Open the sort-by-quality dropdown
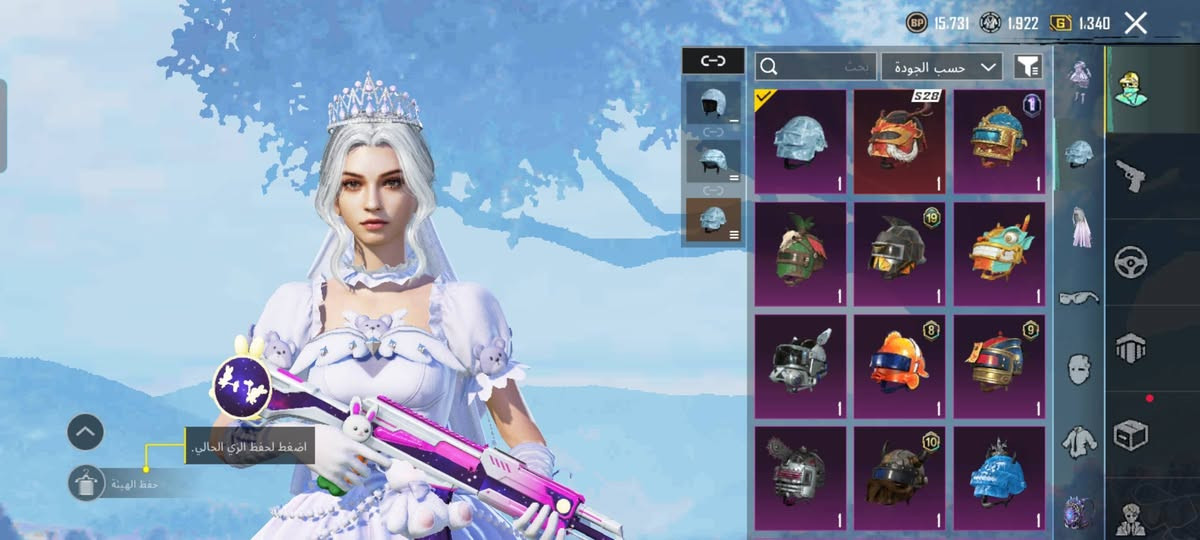 tap(942, 67)
